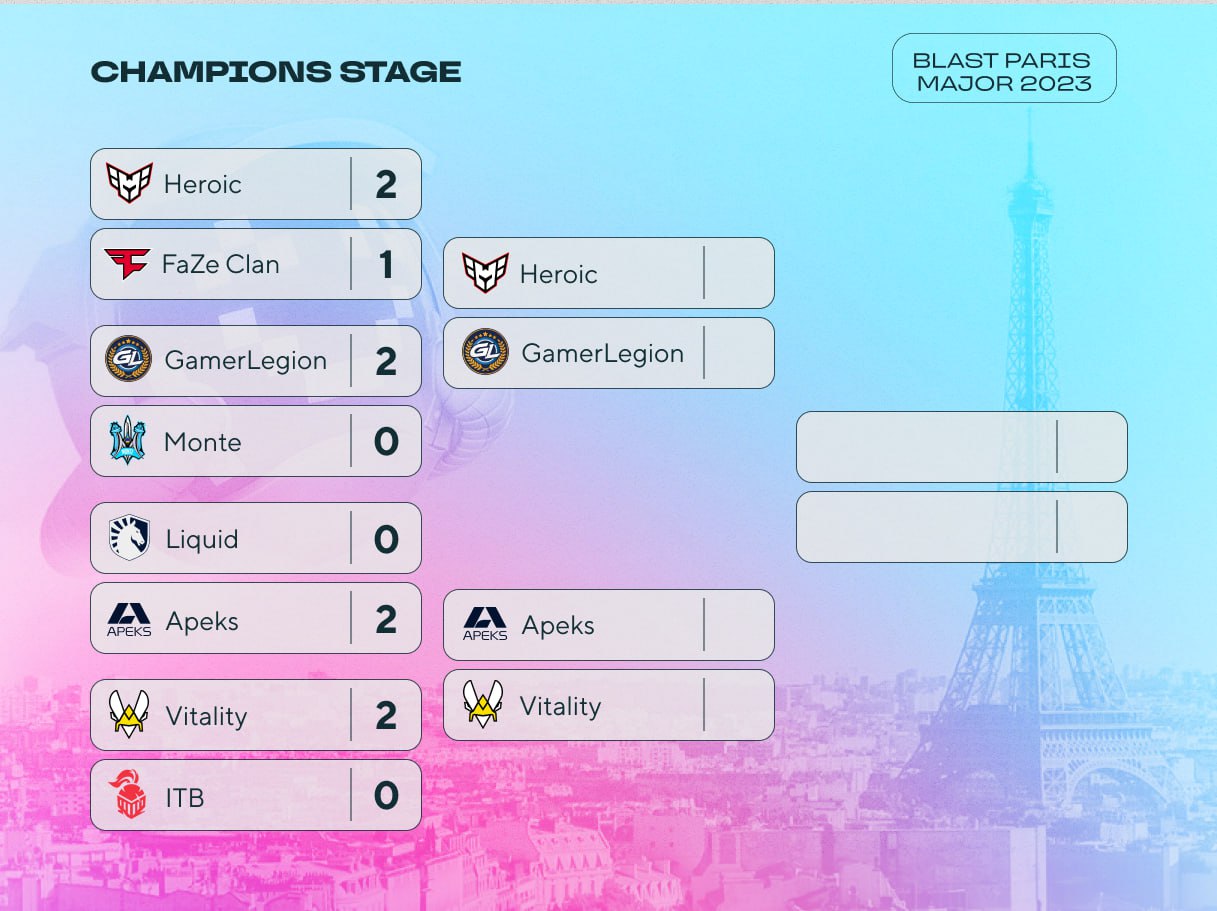Choose Apeks' quarterfinal row with score 2

tap(255, 619)
